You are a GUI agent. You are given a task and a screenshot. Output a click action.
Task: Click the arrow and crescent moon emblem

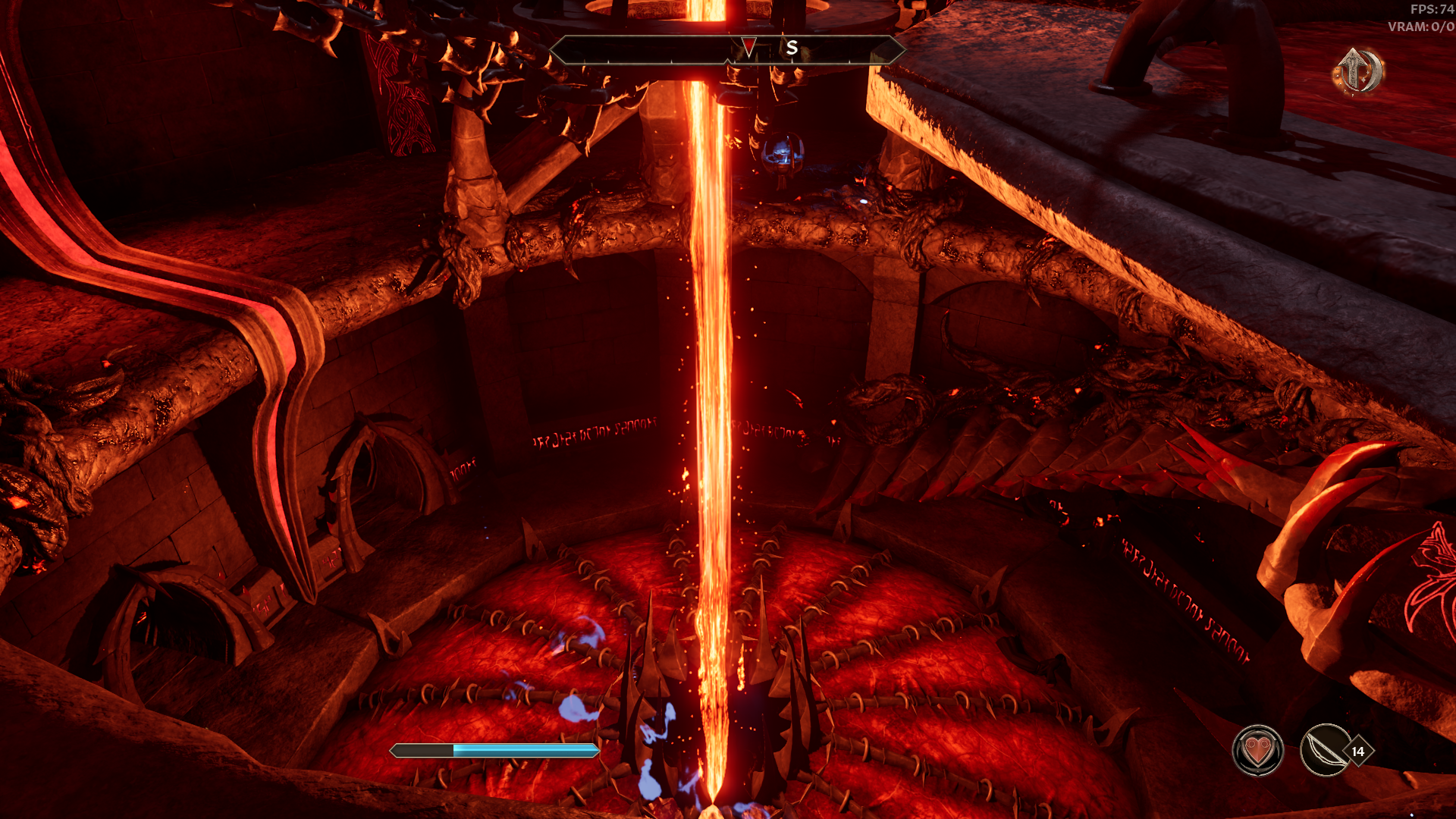(x=1357, y=71)
